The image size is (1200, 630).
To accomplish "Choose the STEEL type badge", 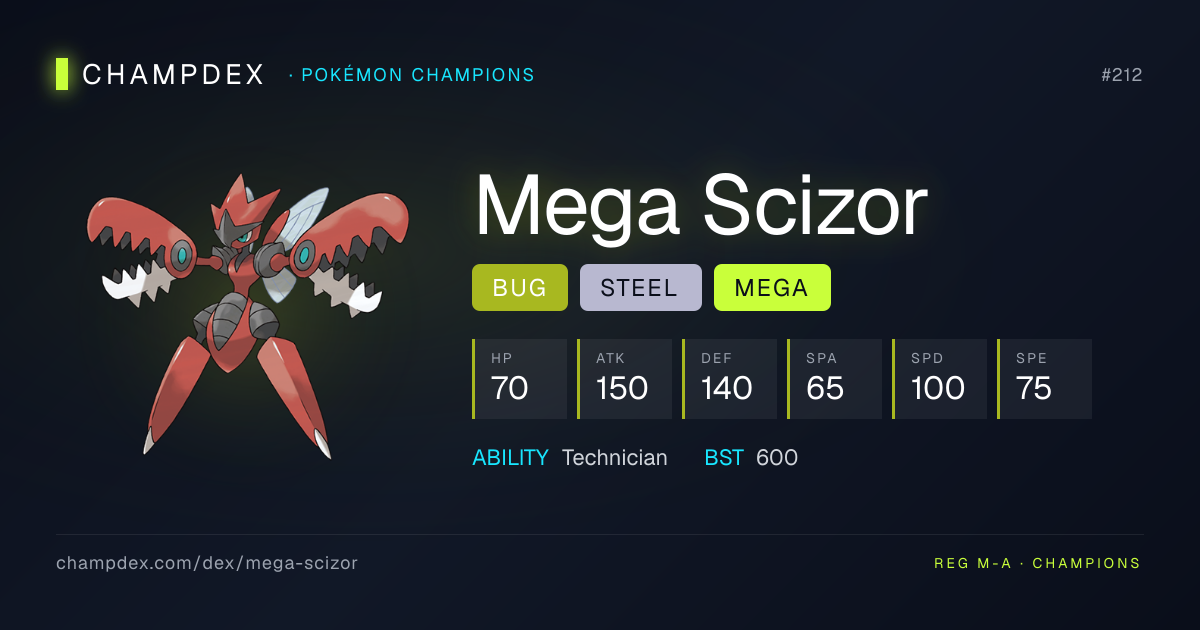I will [640, 288].
